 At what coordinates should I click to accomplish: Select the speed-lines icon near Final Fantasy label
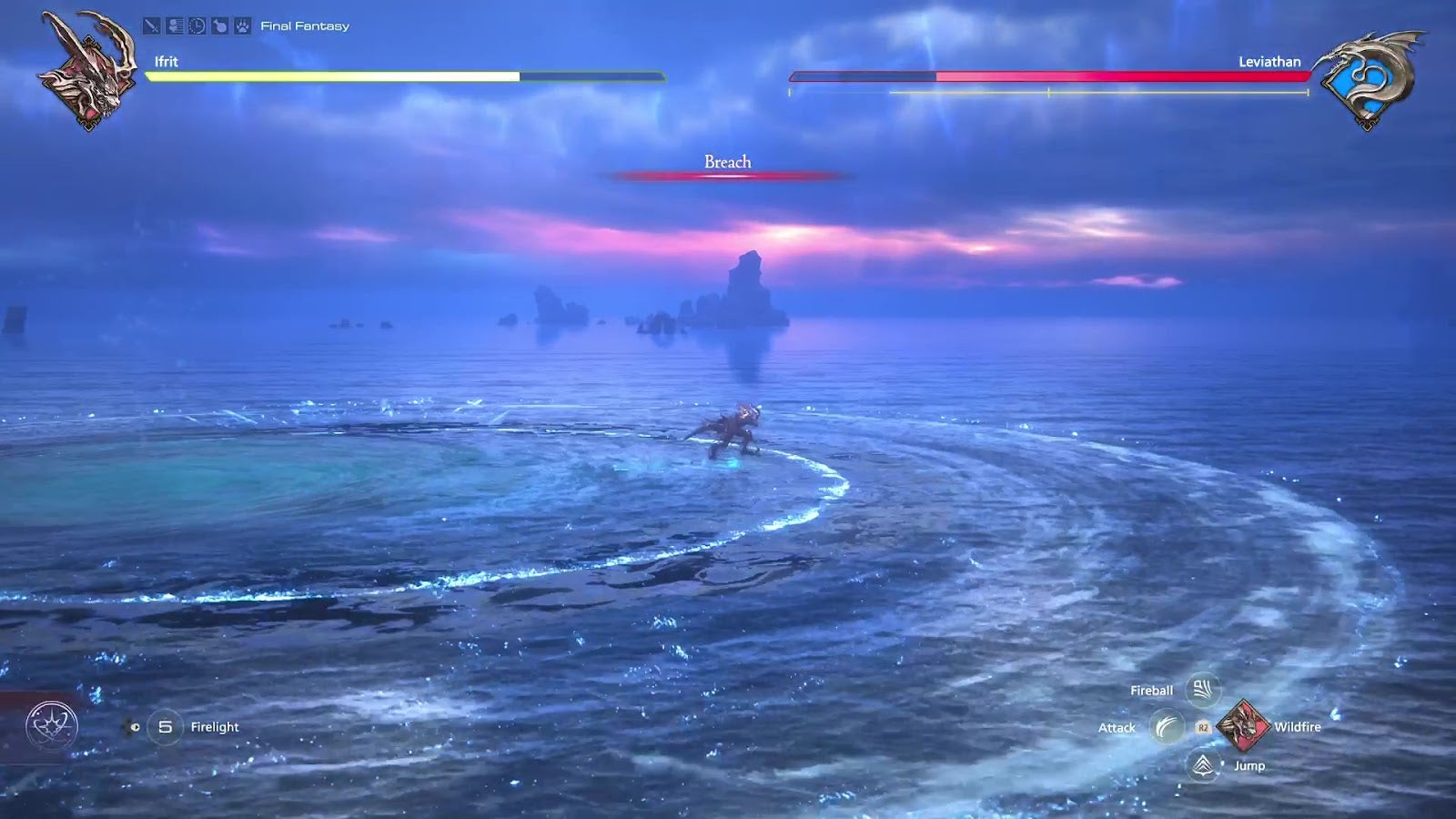pos(175,25)
